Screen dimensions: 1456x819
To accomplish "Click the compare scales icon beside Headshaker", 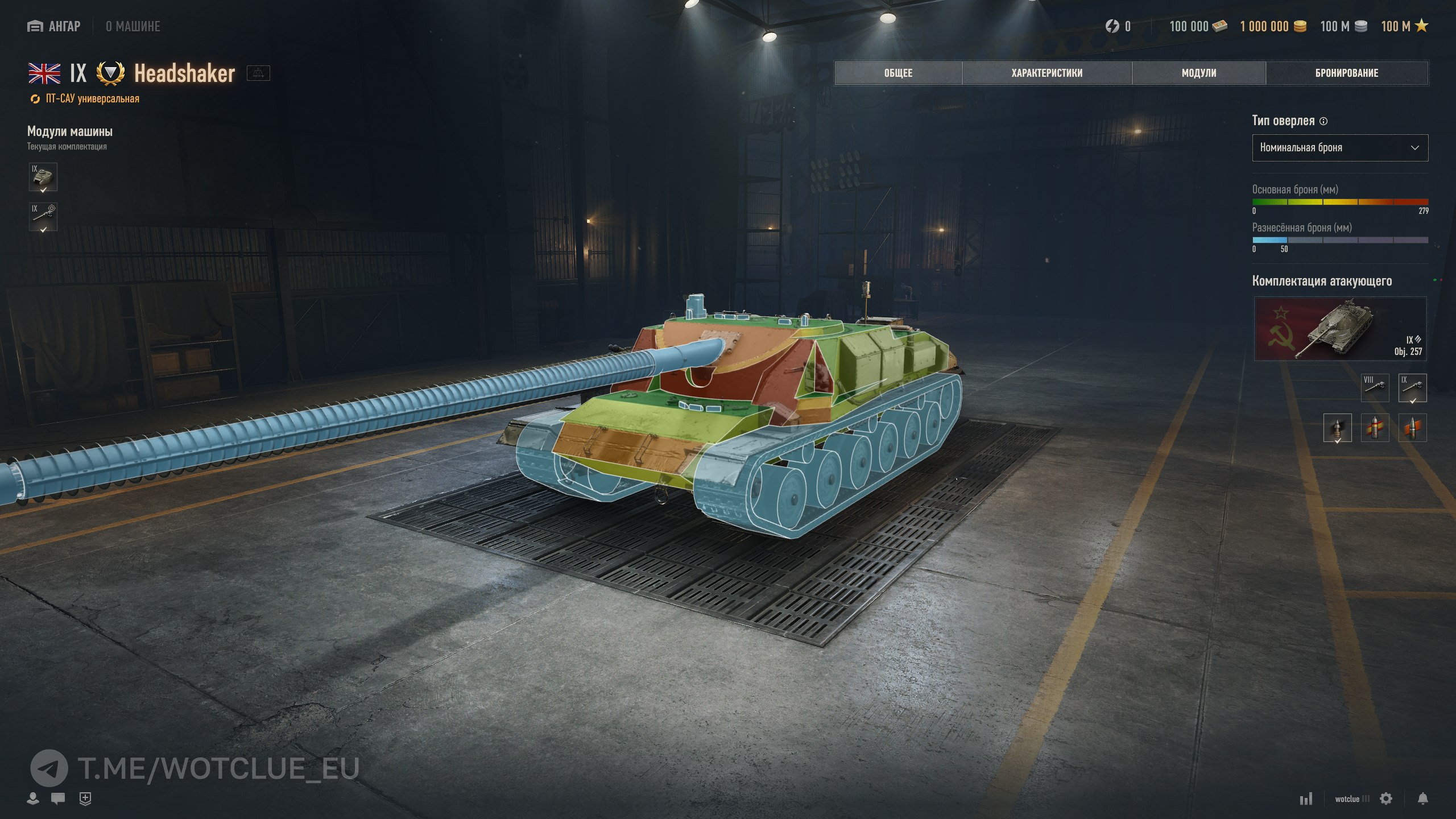I will tap(258, 73).
